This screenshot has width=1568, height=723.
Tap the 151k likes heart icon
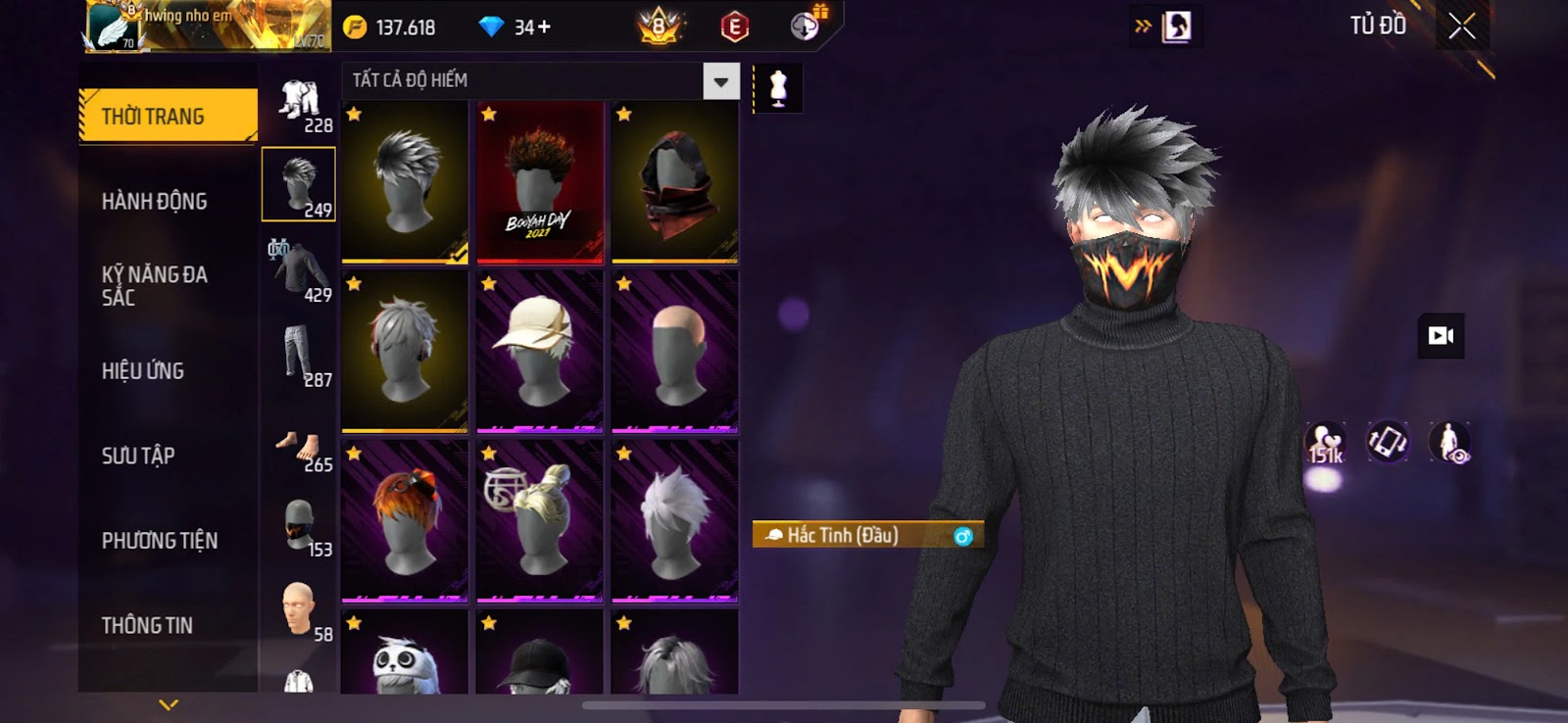point(1325,443)
